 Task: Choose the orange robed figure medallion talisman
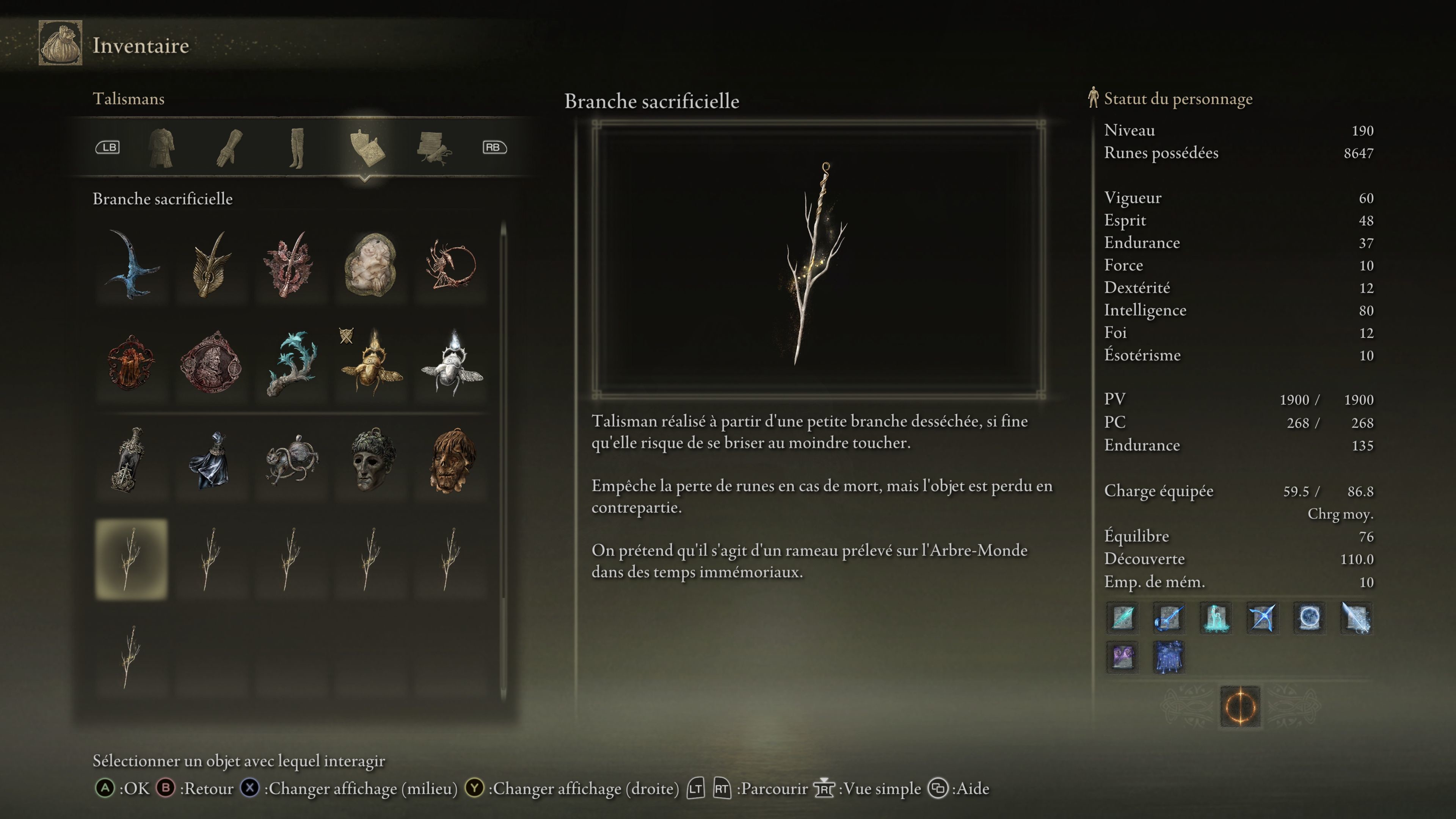coord(132,362)
